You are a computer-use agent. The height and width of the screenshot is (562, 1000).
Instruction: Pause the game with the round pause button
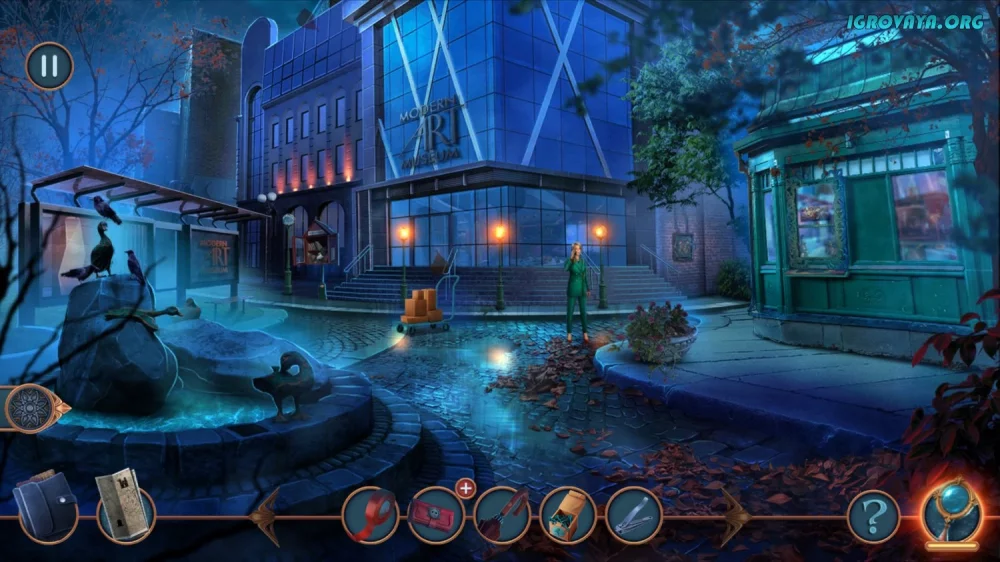[49, 66]
